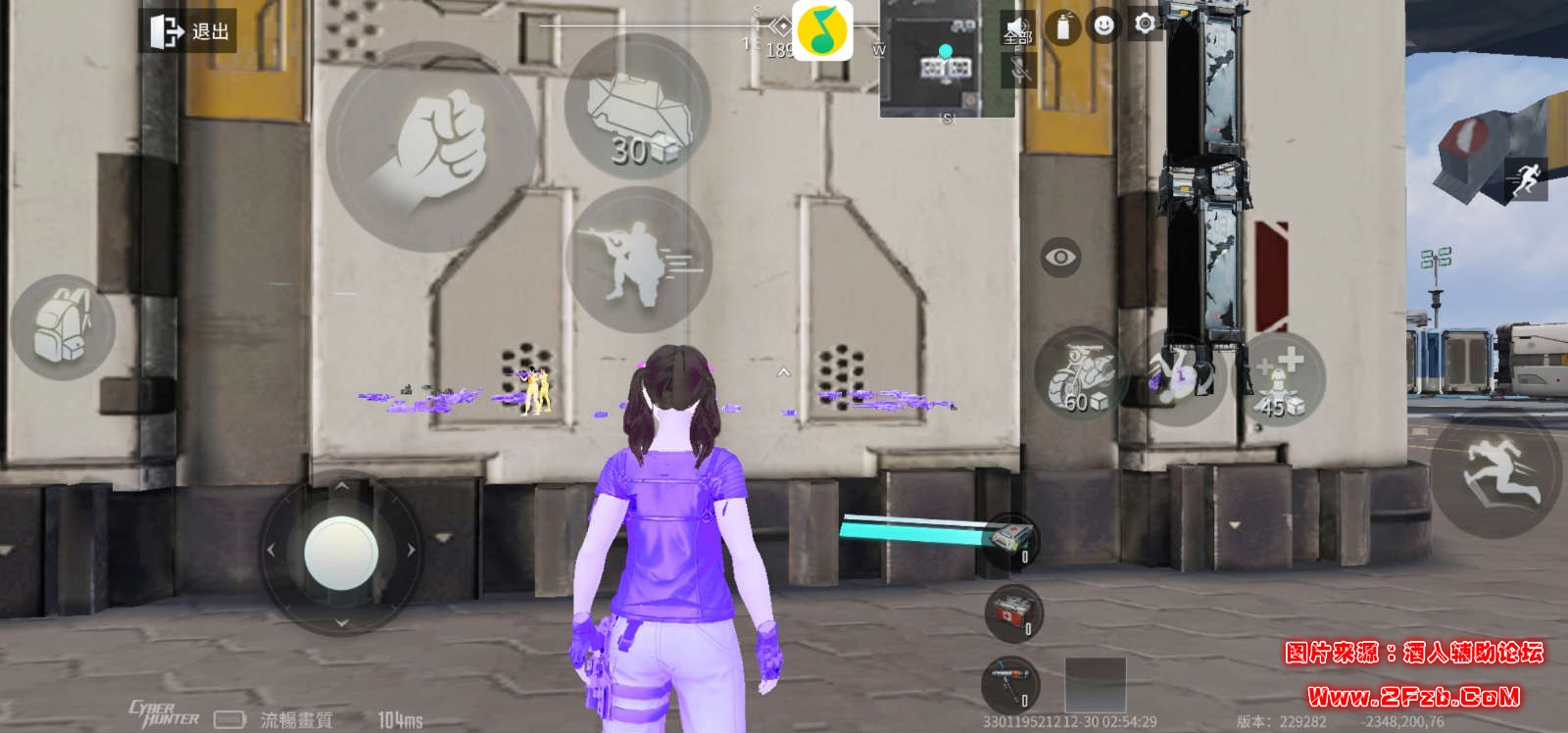Activate the fist melee attack button
The image size is (1568, 733).
click(x=431, y=148)
